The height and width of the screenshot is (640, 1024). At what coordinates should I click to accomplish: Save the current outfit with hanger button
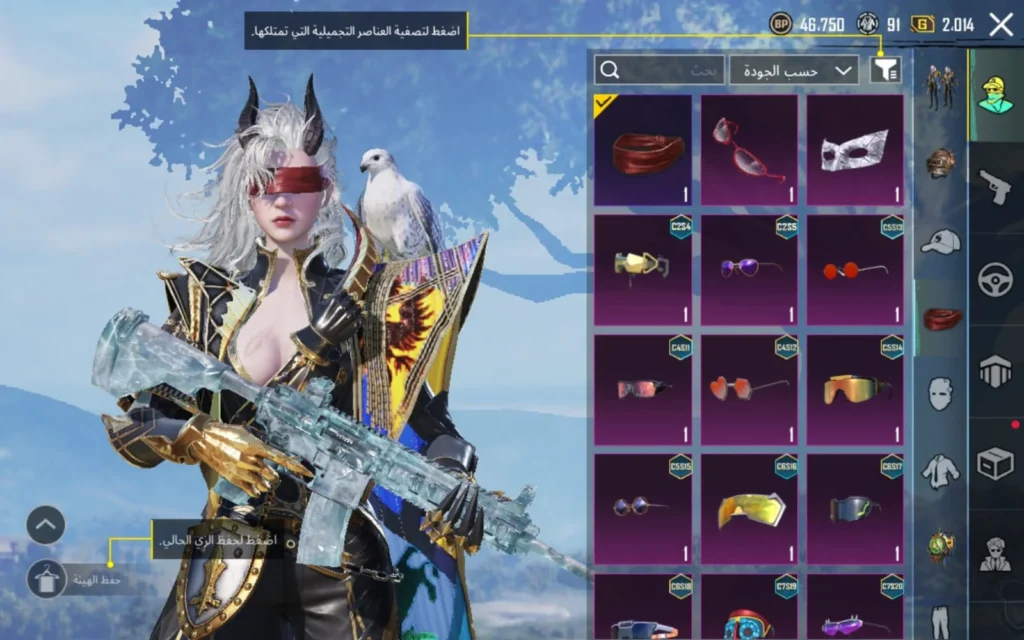pyautogui.click(x=46, y=579)
